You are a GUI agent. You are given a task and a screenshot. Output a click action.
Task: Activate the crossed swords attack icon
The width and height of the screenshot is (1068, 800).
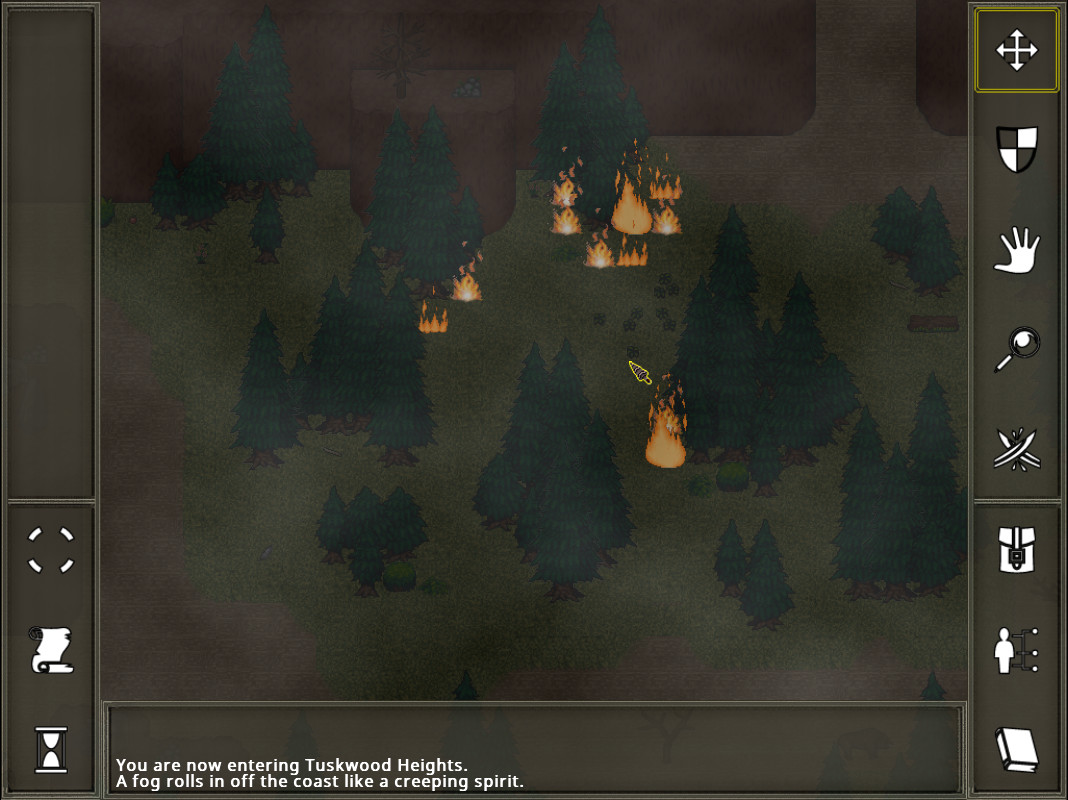(1016, 449)
